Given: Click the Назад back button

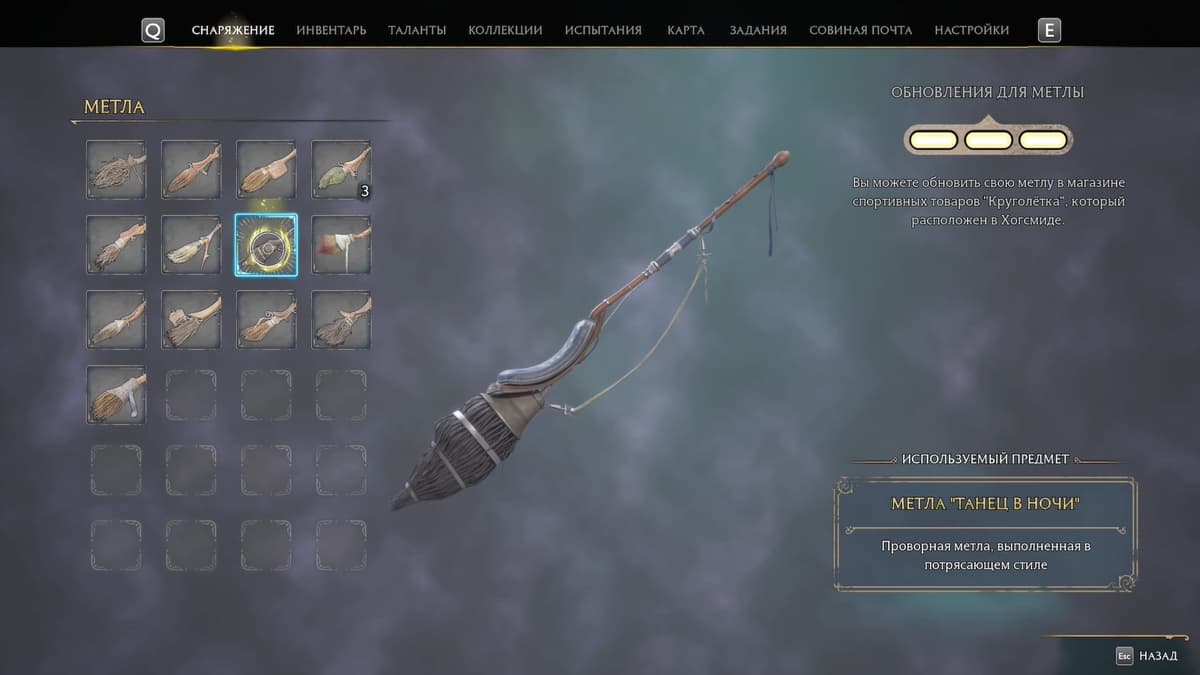Looking at the screenshot, I should click(x=1148, y=656).
